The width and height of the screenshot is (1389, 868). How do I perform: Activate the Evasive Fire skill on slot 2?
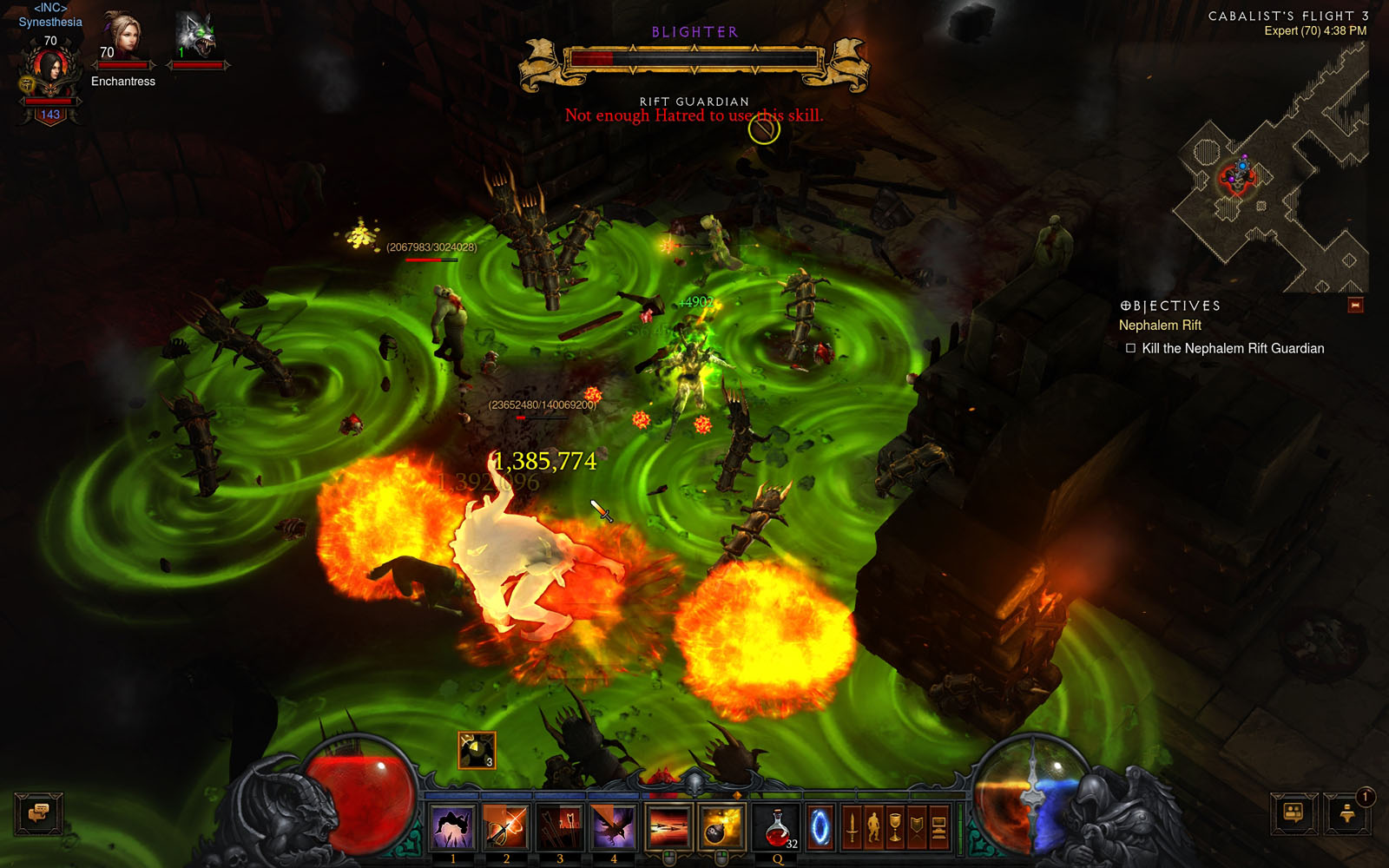[507, 826]
